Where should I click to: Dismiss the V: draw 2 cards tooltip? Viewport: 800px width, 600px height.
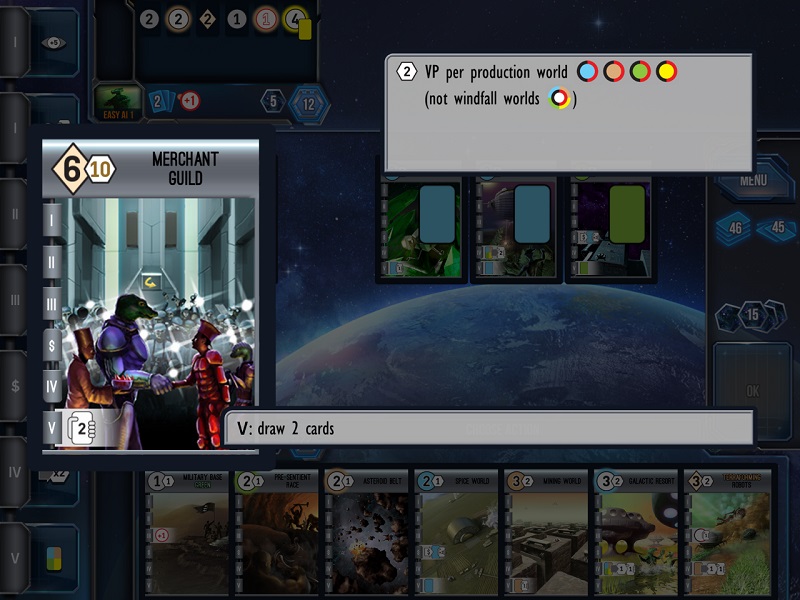tap(488, 428)
